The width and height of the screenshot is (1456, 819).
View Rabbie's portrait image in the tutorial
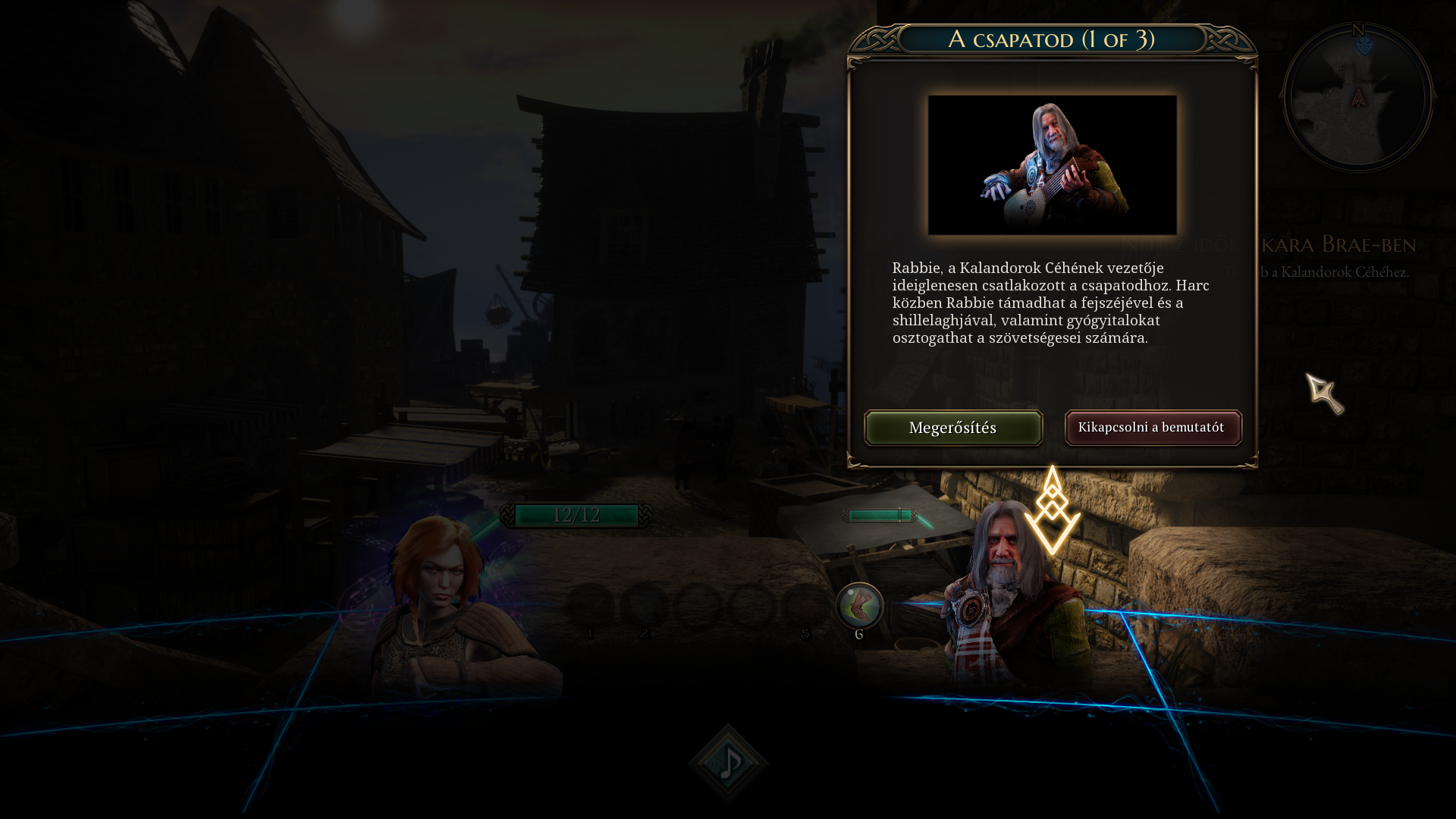point(1053,165)
